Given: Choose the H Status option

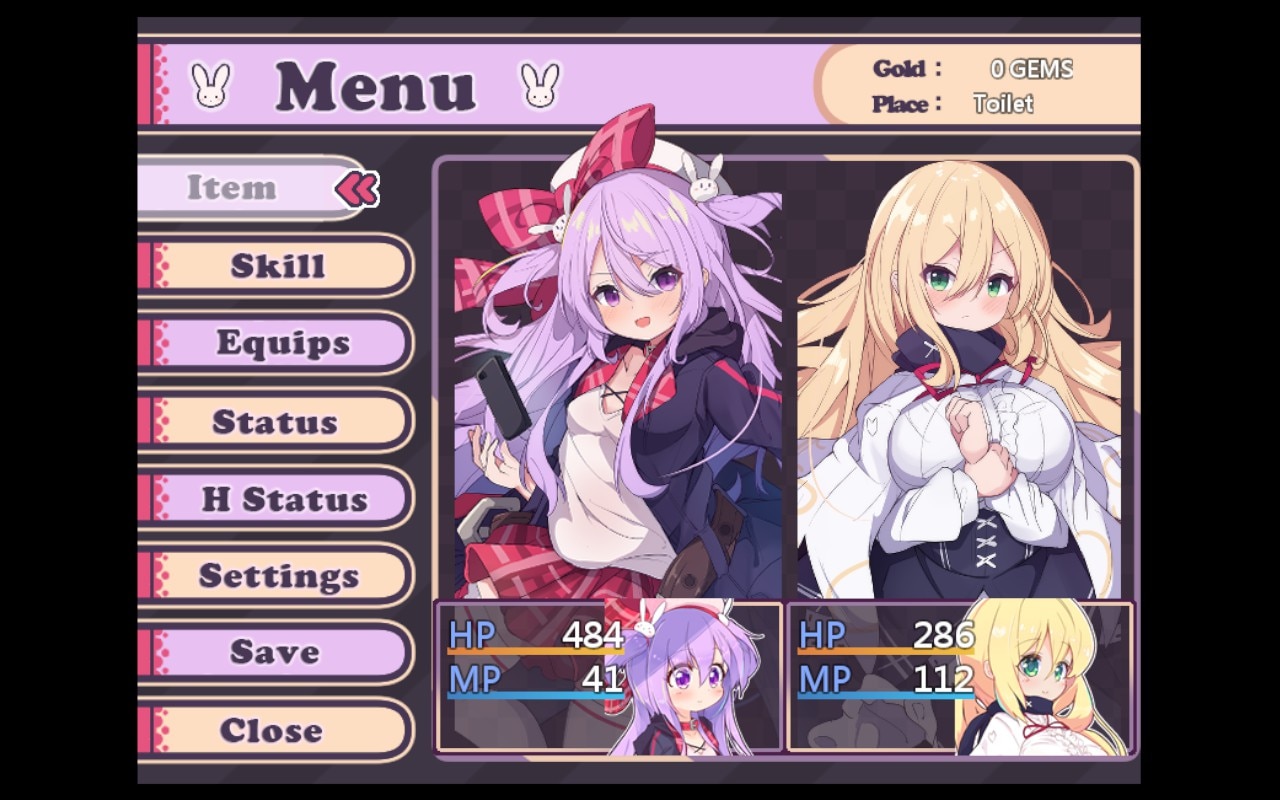Looking at the screenshot, I should (284, 498).
